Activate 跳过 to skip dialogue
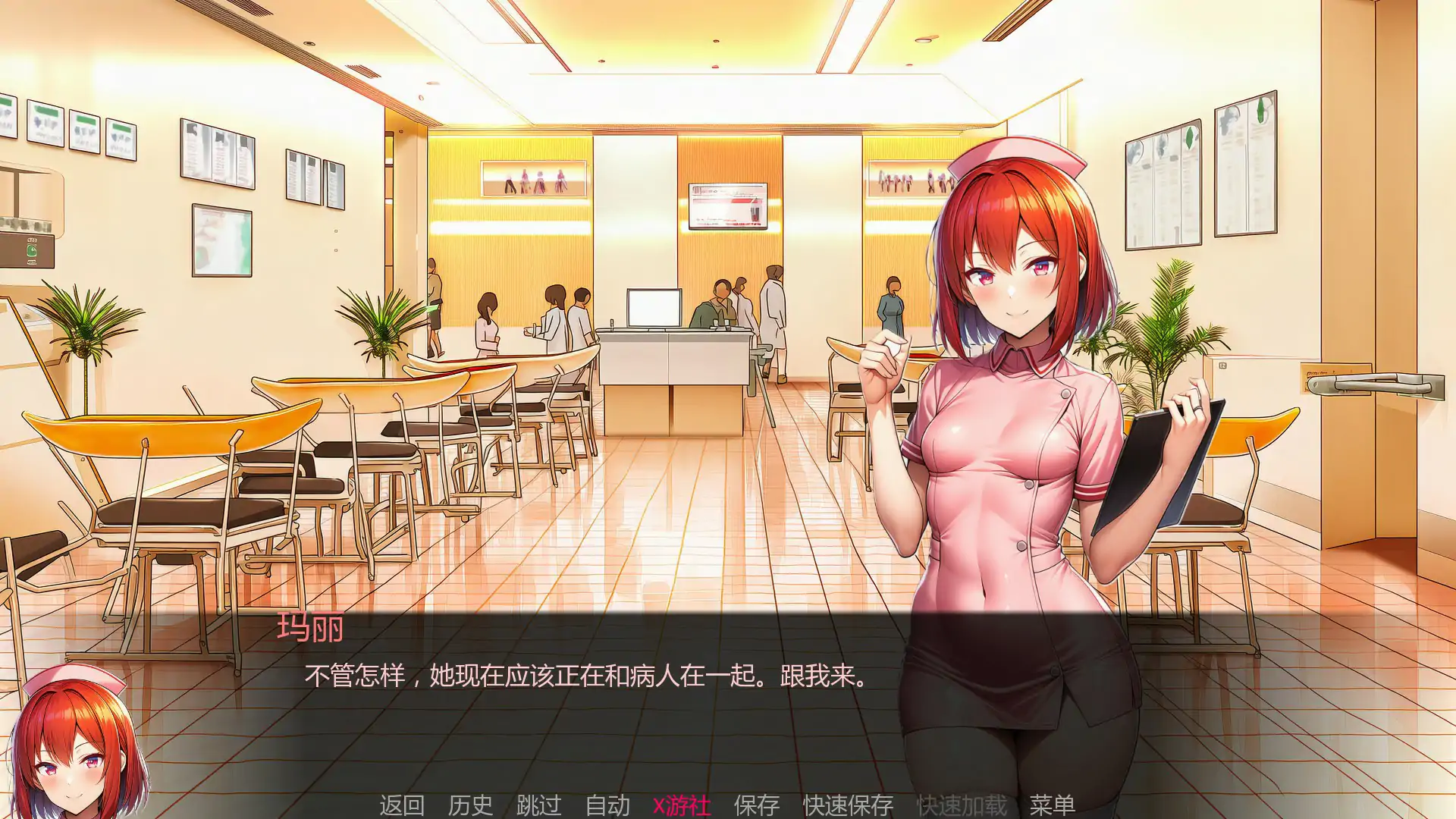The image size is (1456, 819). [540, 805]
